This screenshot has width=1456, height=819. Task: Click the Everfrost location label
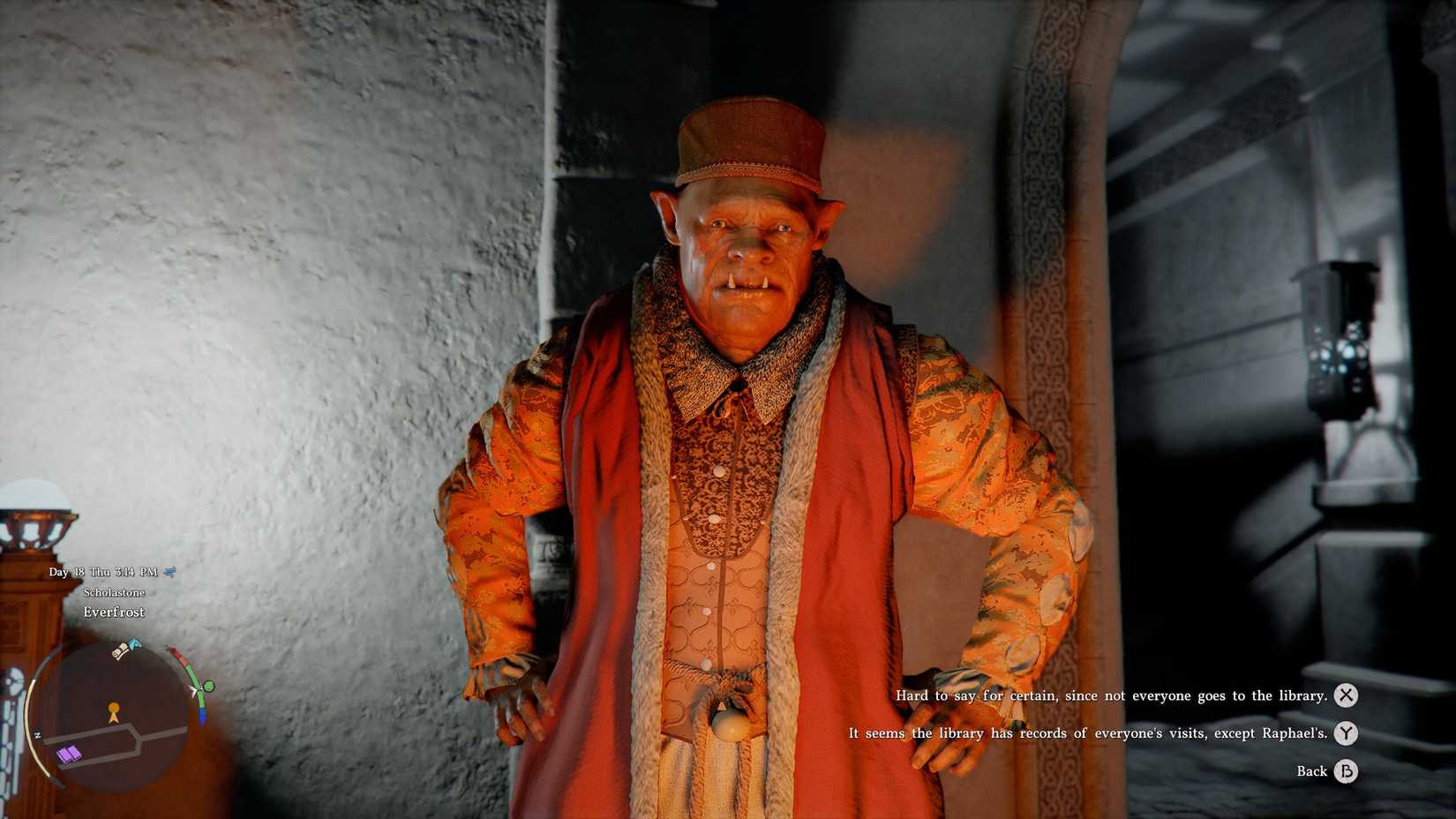pyautogui.click(x=114, y=612)
